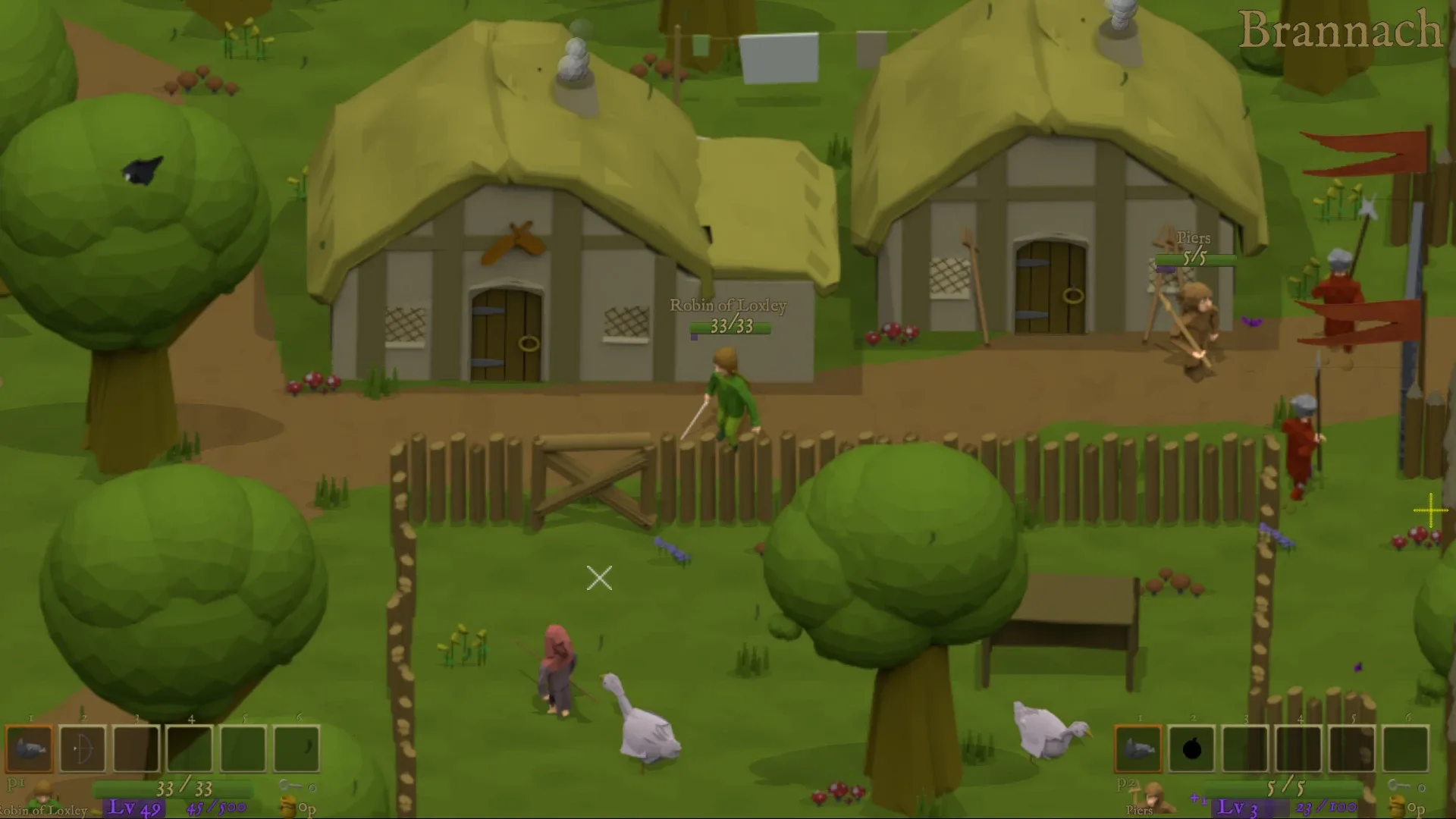Select the bow in P1 hotbar slot 2
The height and width of the screenshot is (819, 1456).
[82, 749]
